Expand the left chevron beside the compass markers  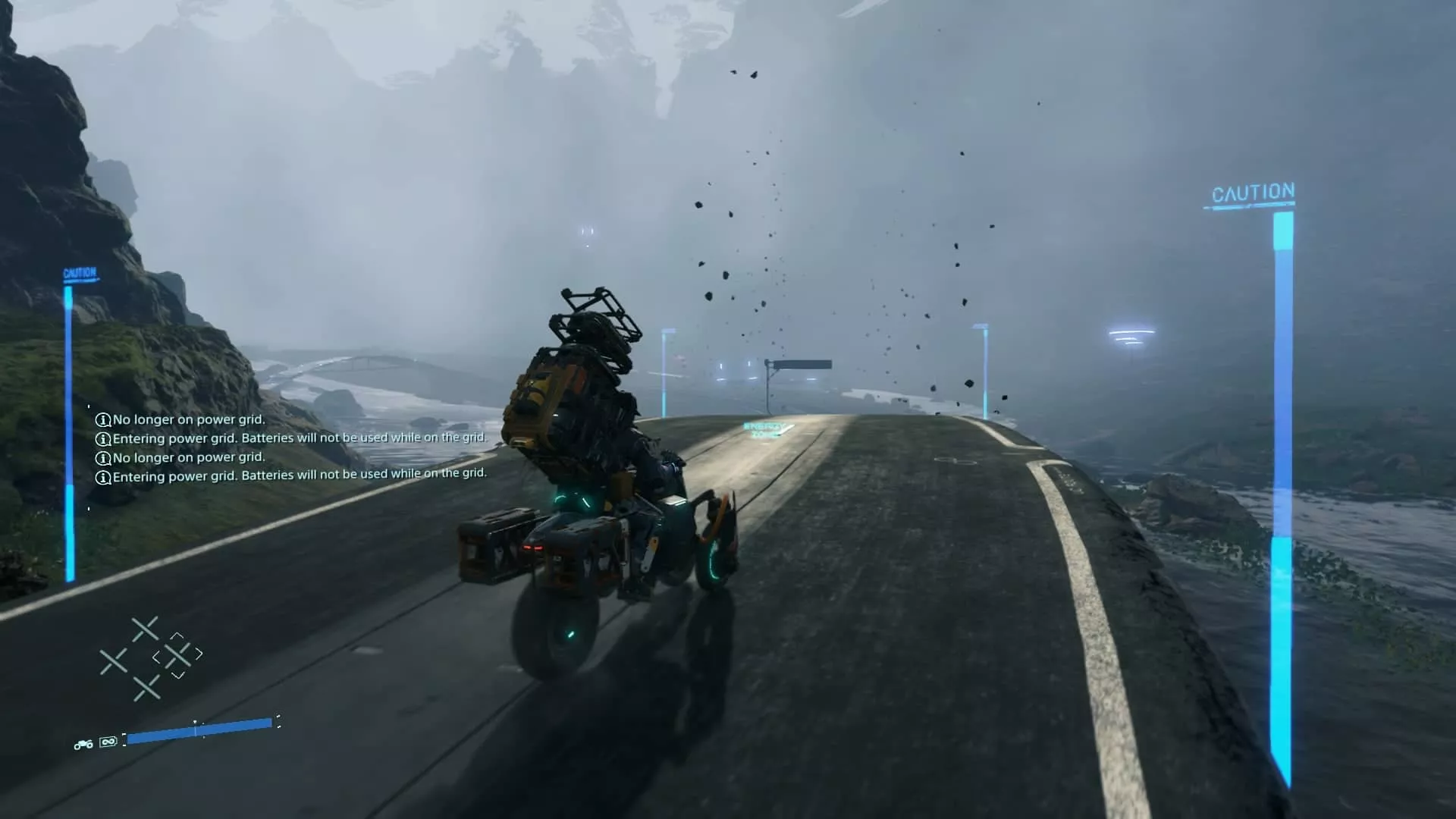tap(157, 657)
